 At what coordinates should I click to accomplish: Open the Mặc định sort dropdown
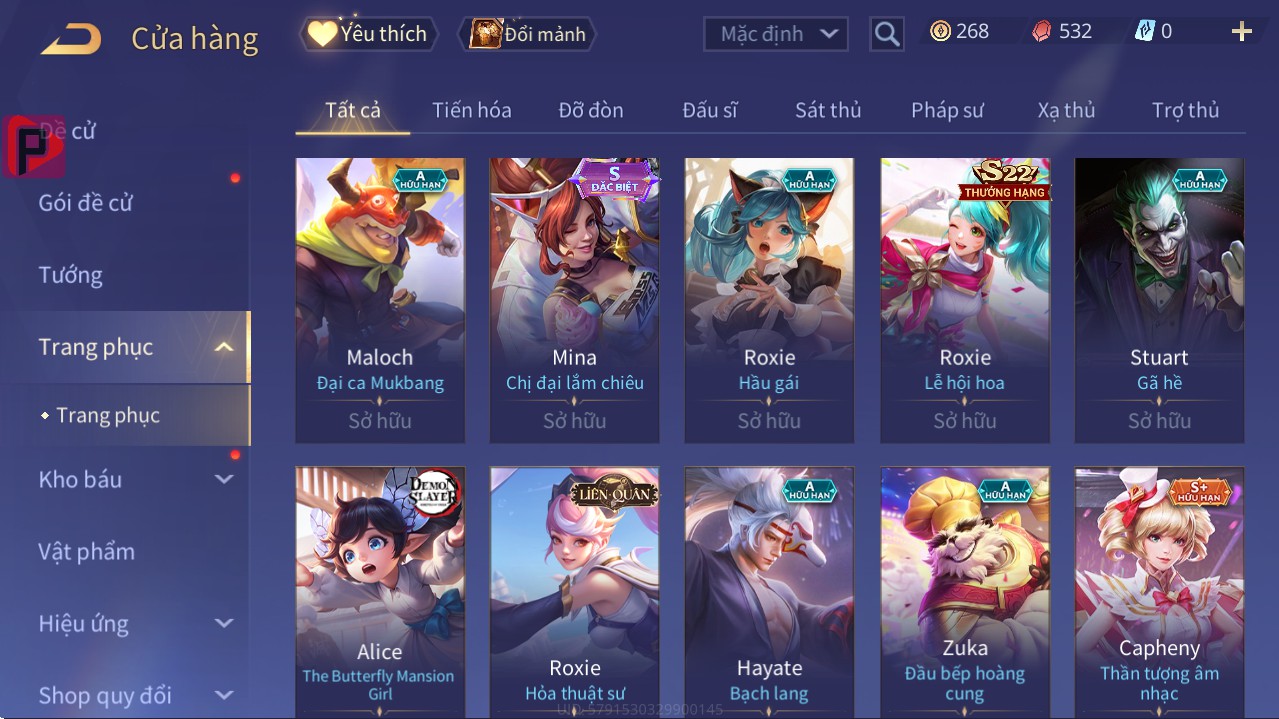[x=776, y=34]
